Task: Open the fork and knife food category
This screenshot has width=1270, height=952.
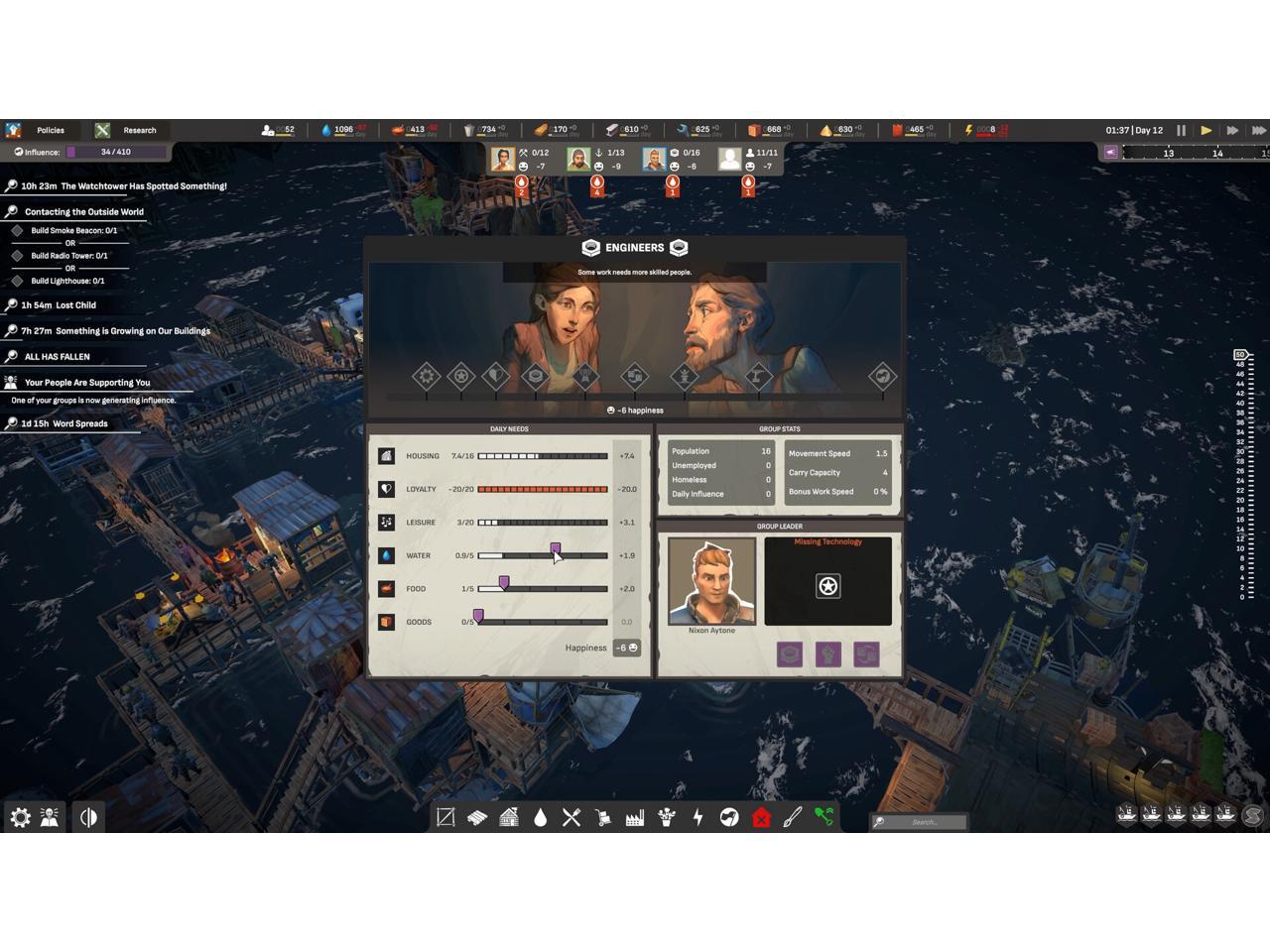Action: point(571,817)
